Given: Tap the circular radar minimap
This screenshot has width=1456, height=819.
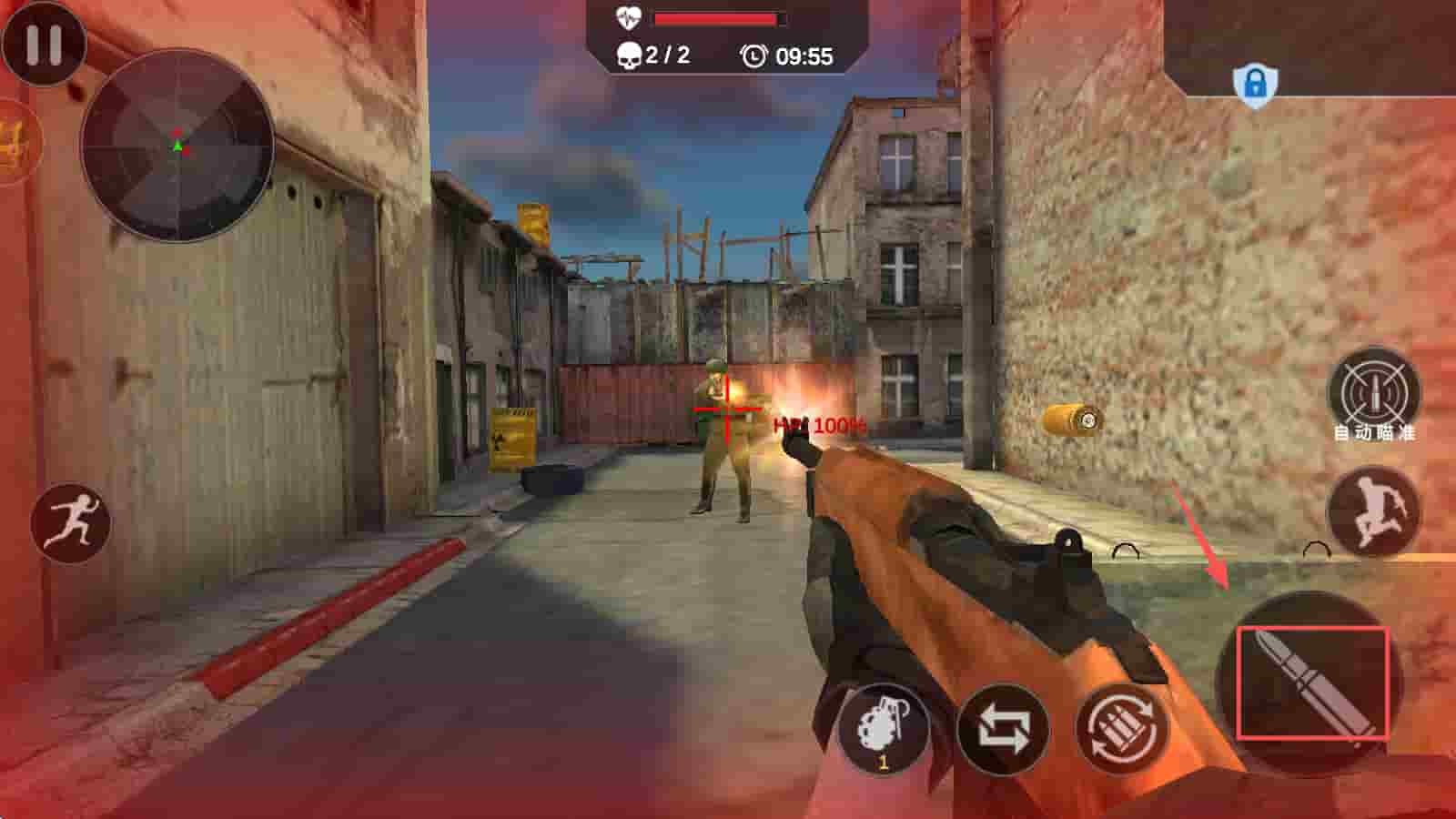Looking at the screenshot, I should (177, 146).
